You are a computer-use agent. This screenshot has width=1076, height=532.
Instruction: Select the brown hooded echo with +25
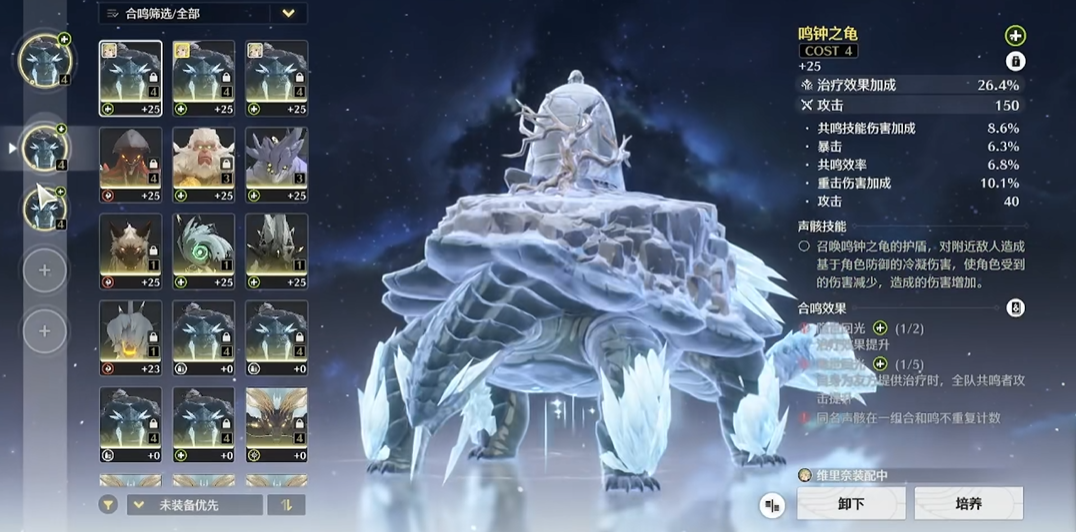pyautogui.click(x=130, y=165)
